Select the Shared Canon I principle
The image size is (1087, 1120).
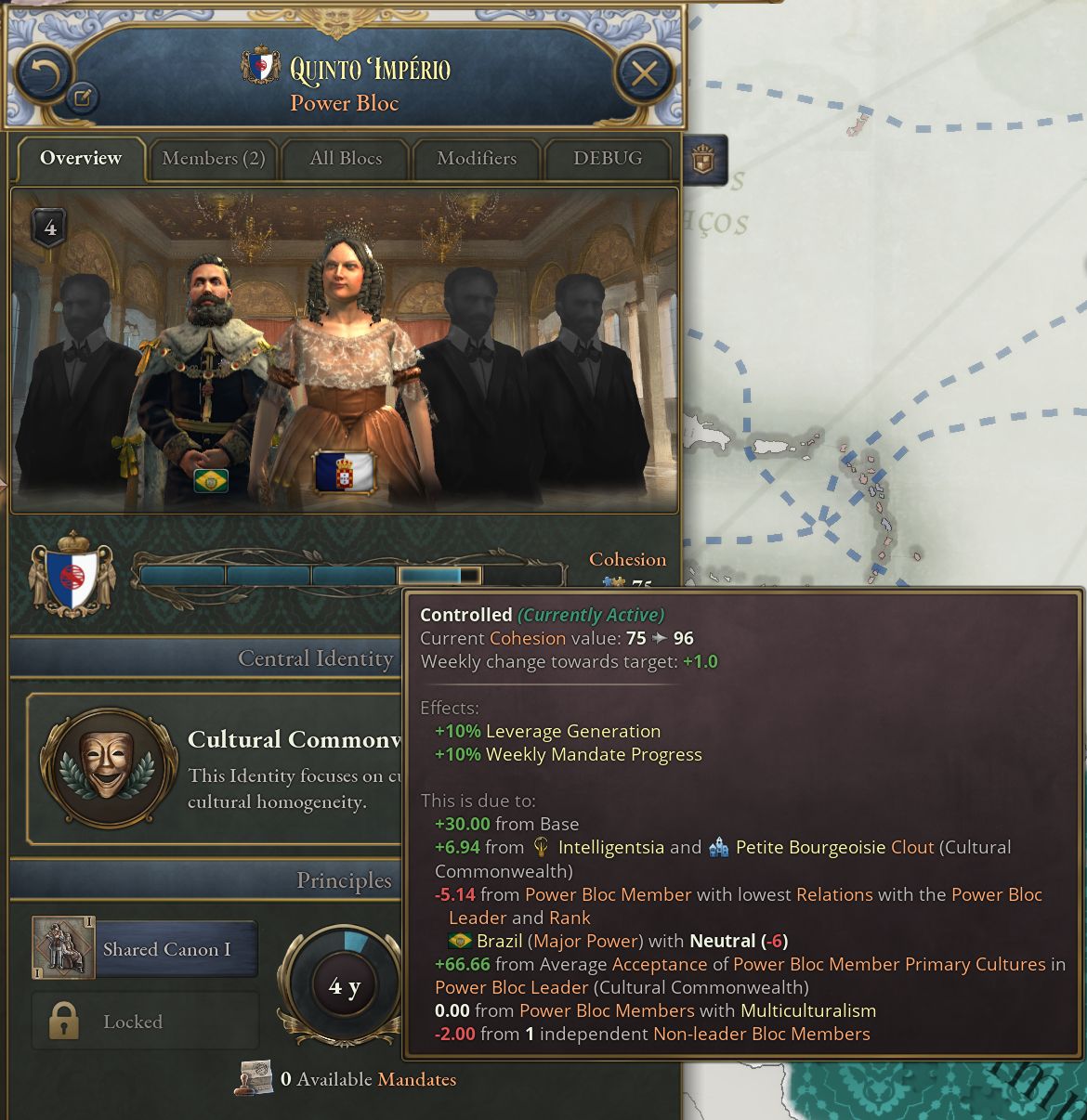145,949
